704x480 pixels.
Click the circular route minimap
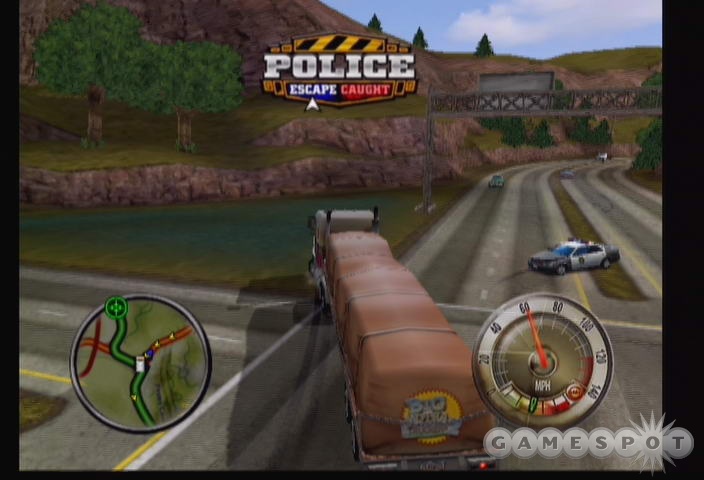(140, 362)
